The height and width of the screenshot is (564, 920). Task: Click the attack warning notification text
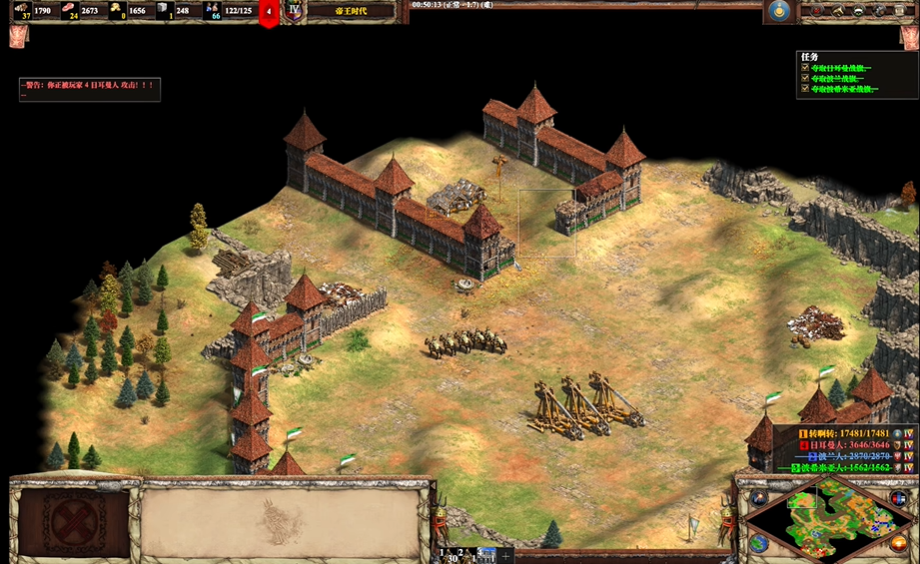(88, 85)
